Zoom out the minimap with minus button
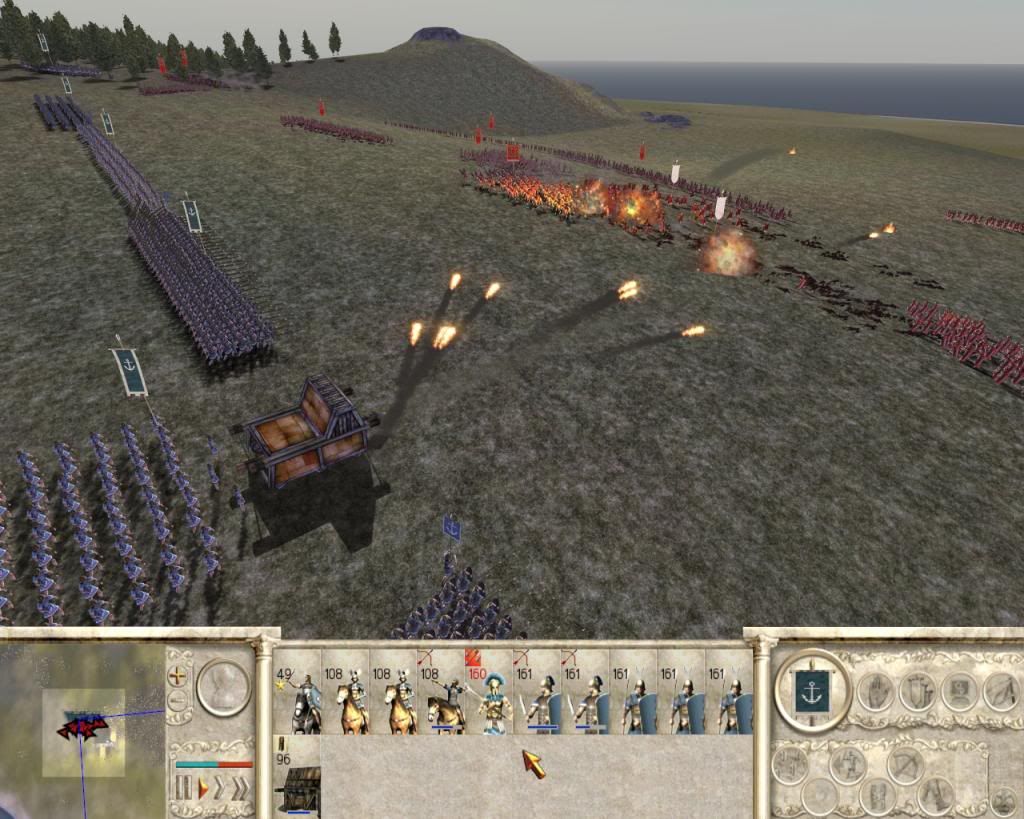 pos(178,701)
